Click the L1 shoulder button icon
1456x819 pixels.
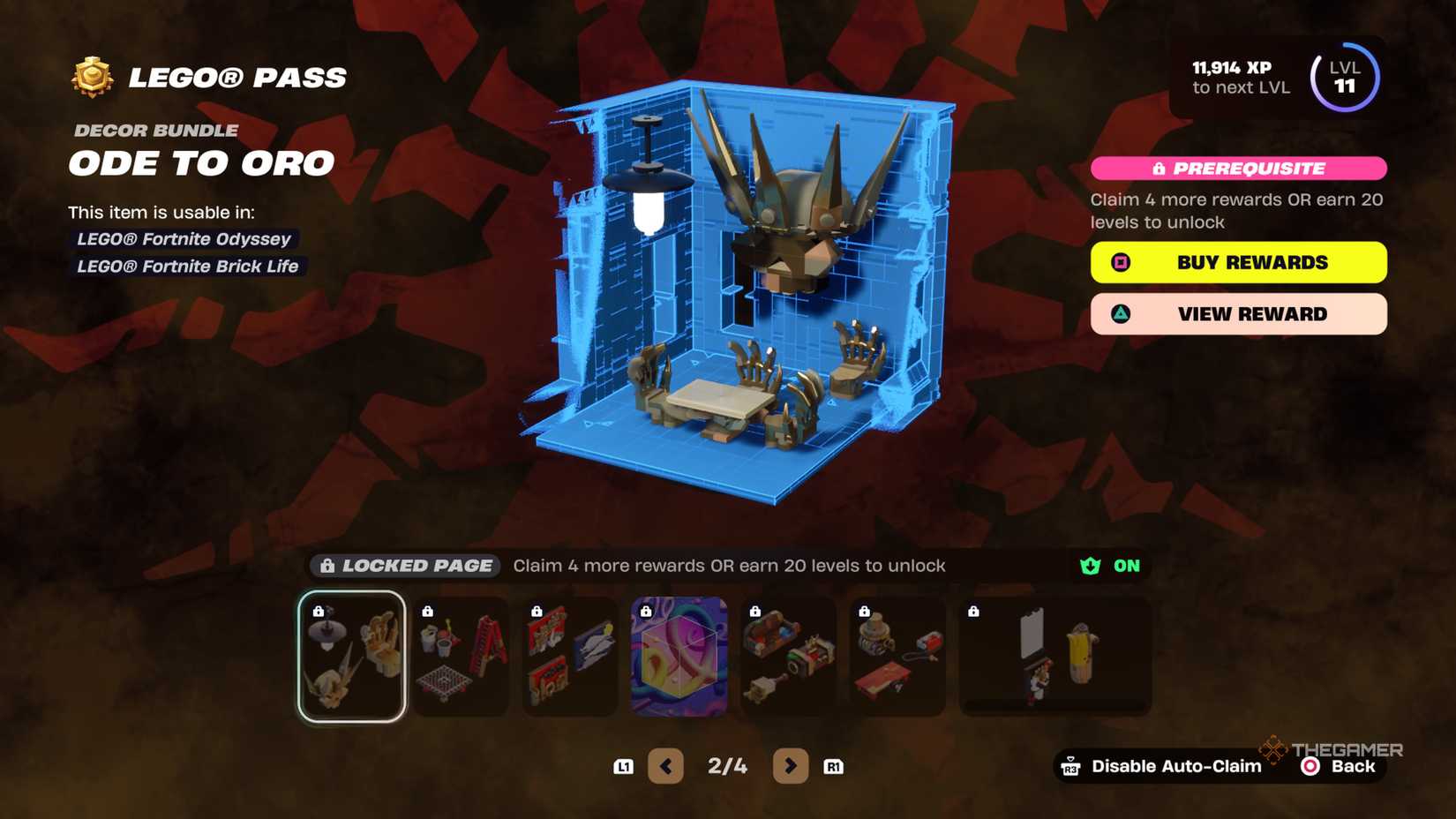[x=624, y=766]
